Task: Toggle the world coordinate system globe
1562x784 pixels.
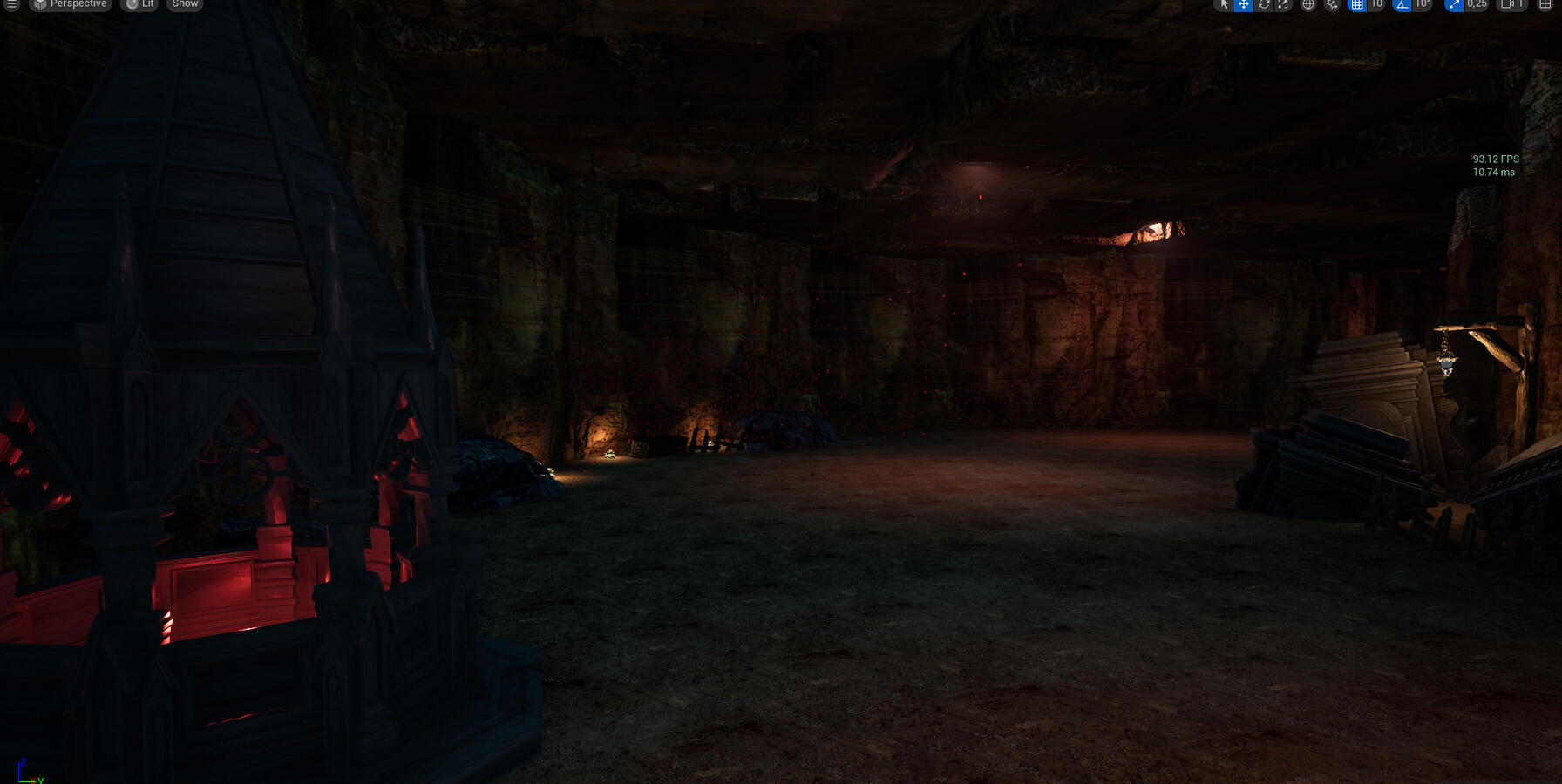Action: click(x=1308, y=4)
